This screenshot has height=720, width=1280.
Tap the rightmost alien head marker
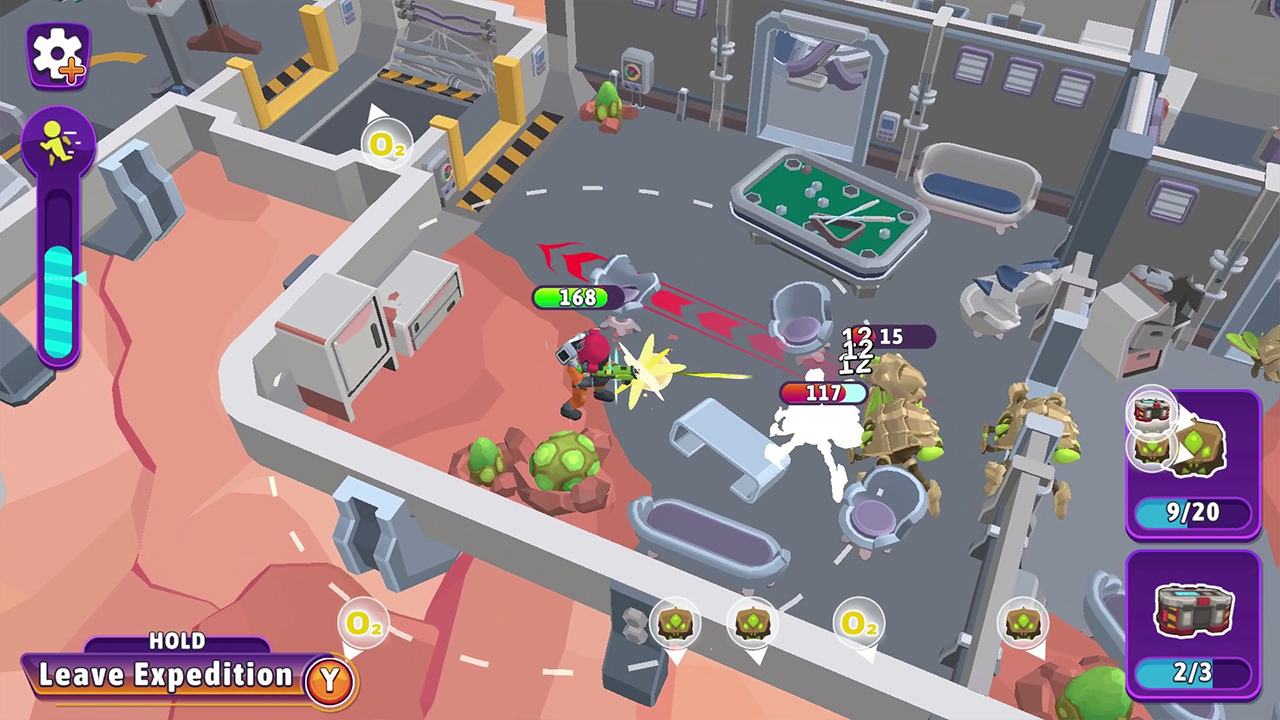click(1024, 623)
